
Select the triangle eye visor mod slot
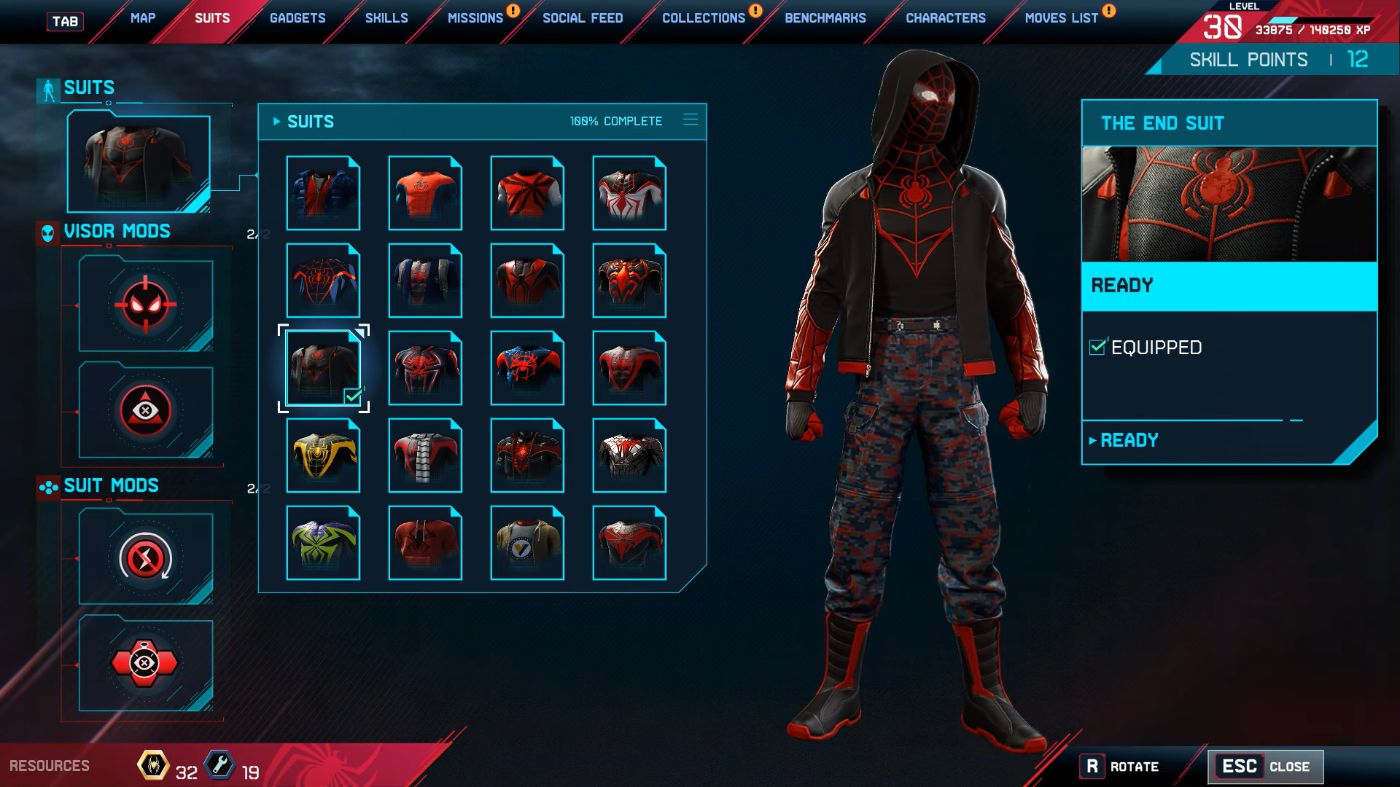[x=146, y=409]
